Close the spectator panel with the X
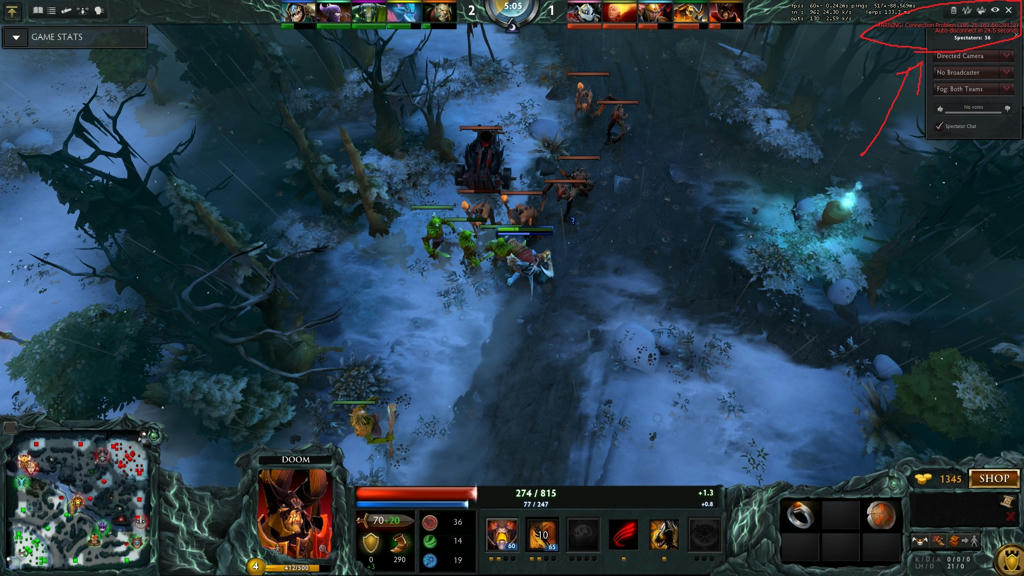The height and width of the screenshot is (576, 1024). coord(1009,10)
